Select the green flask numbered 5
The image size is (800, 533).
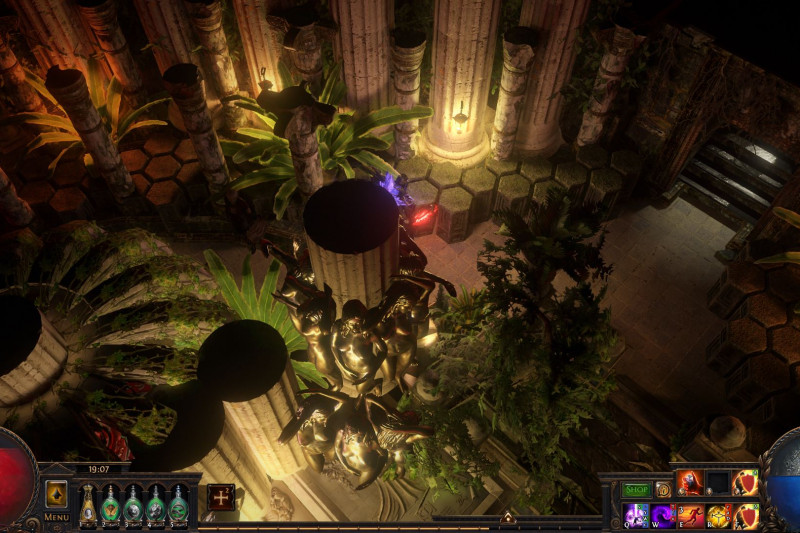coord(178,503)
